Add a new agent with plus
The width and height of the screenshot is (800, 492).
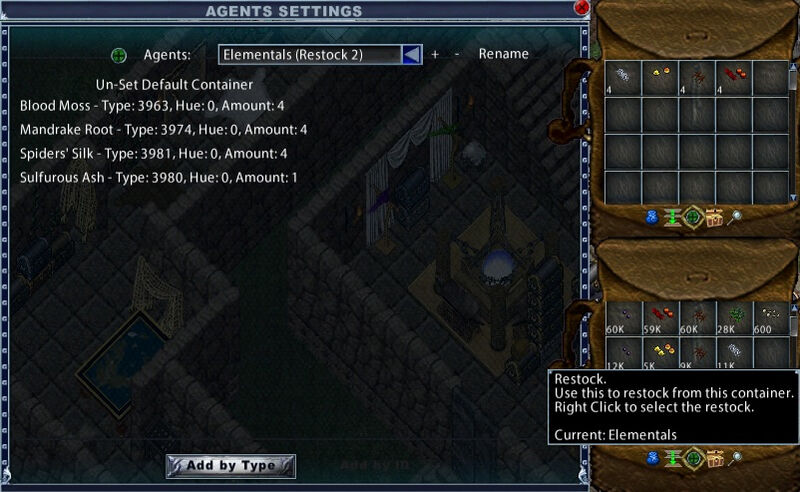point(435,54)
